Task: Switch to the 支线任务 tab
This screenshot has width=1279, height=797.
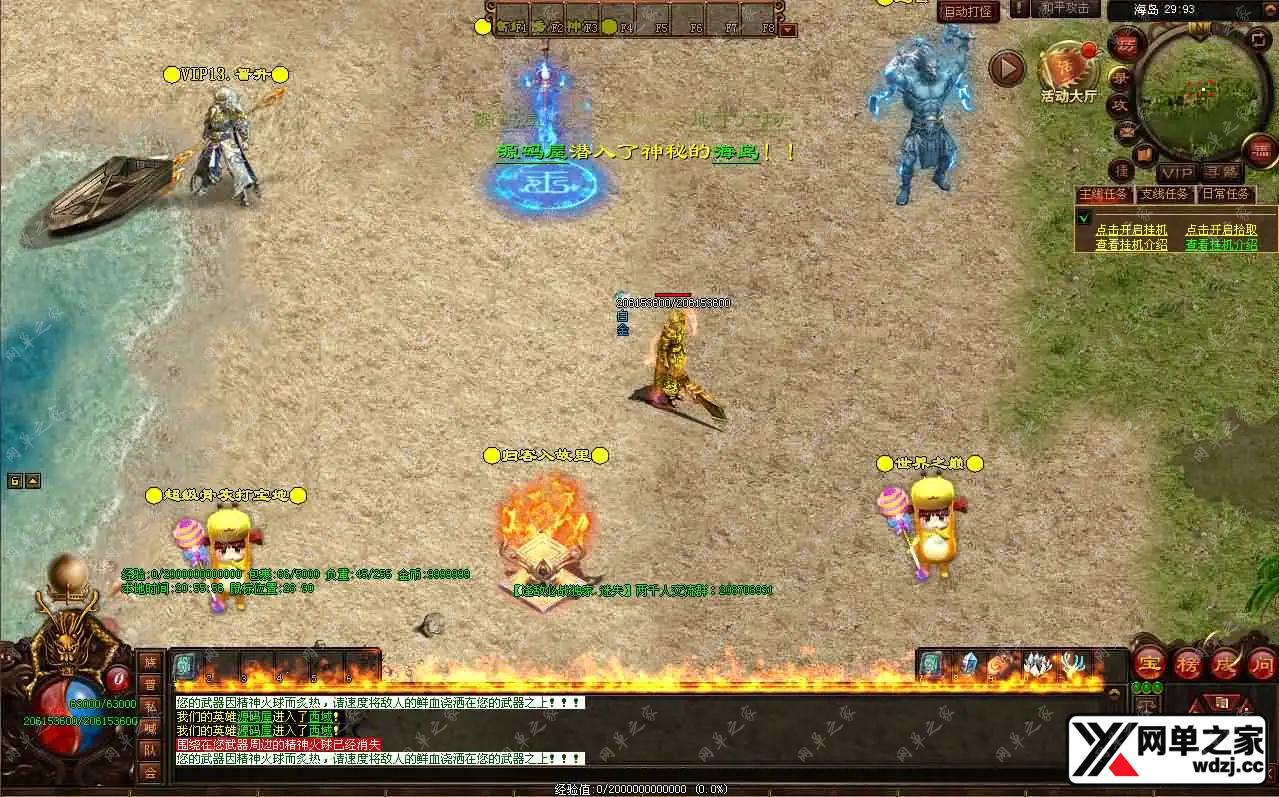Action: 1165,194
